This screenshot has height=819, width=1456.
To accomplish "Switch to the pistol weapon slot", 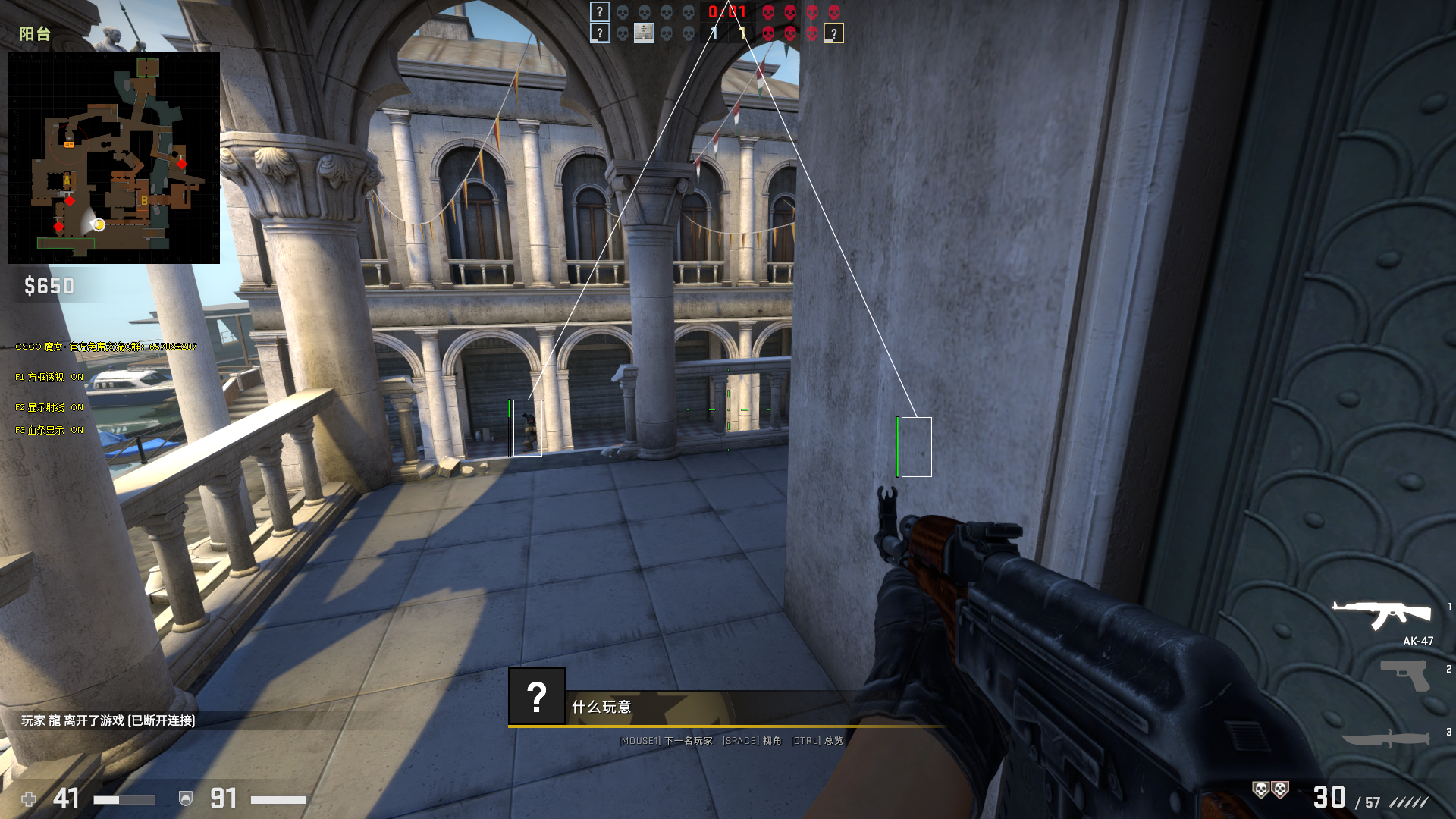I will tap(1404, 675).
